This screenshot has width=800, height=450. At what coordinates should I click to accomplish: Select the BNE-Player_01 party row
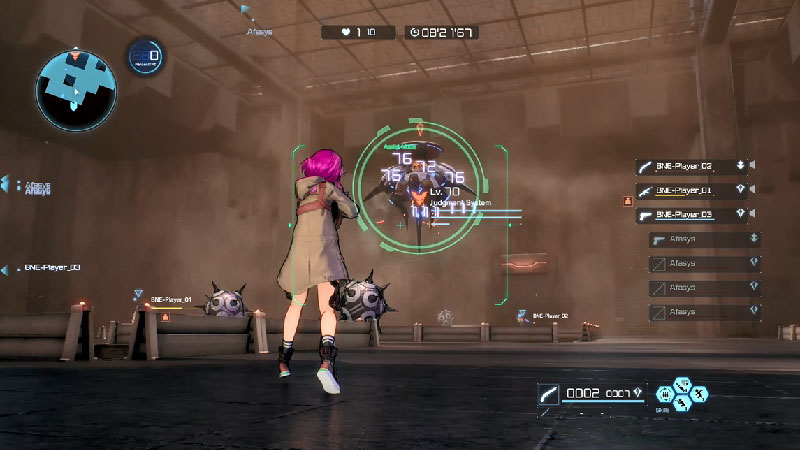pos(692,190)
